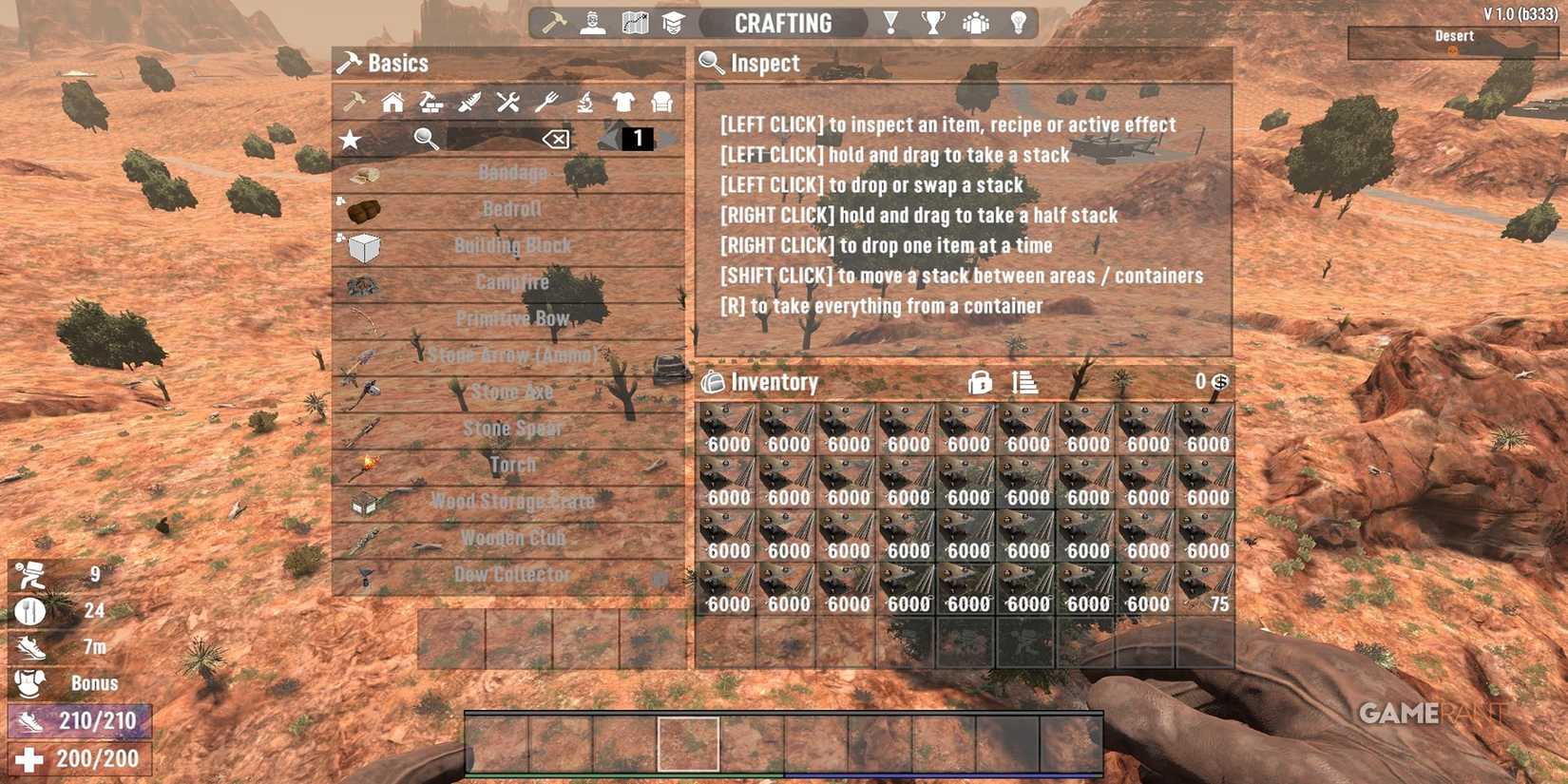
Task: Open the character menu player icon
Action: (x=592, y=22)
